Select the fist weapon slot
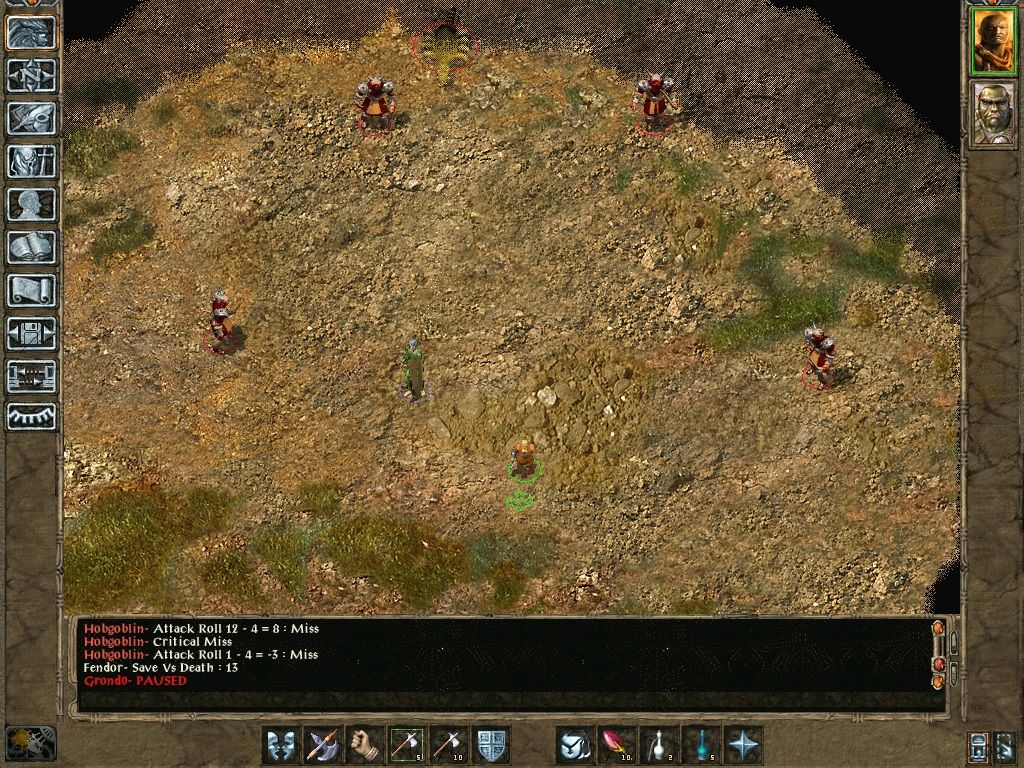 point(364,745)
